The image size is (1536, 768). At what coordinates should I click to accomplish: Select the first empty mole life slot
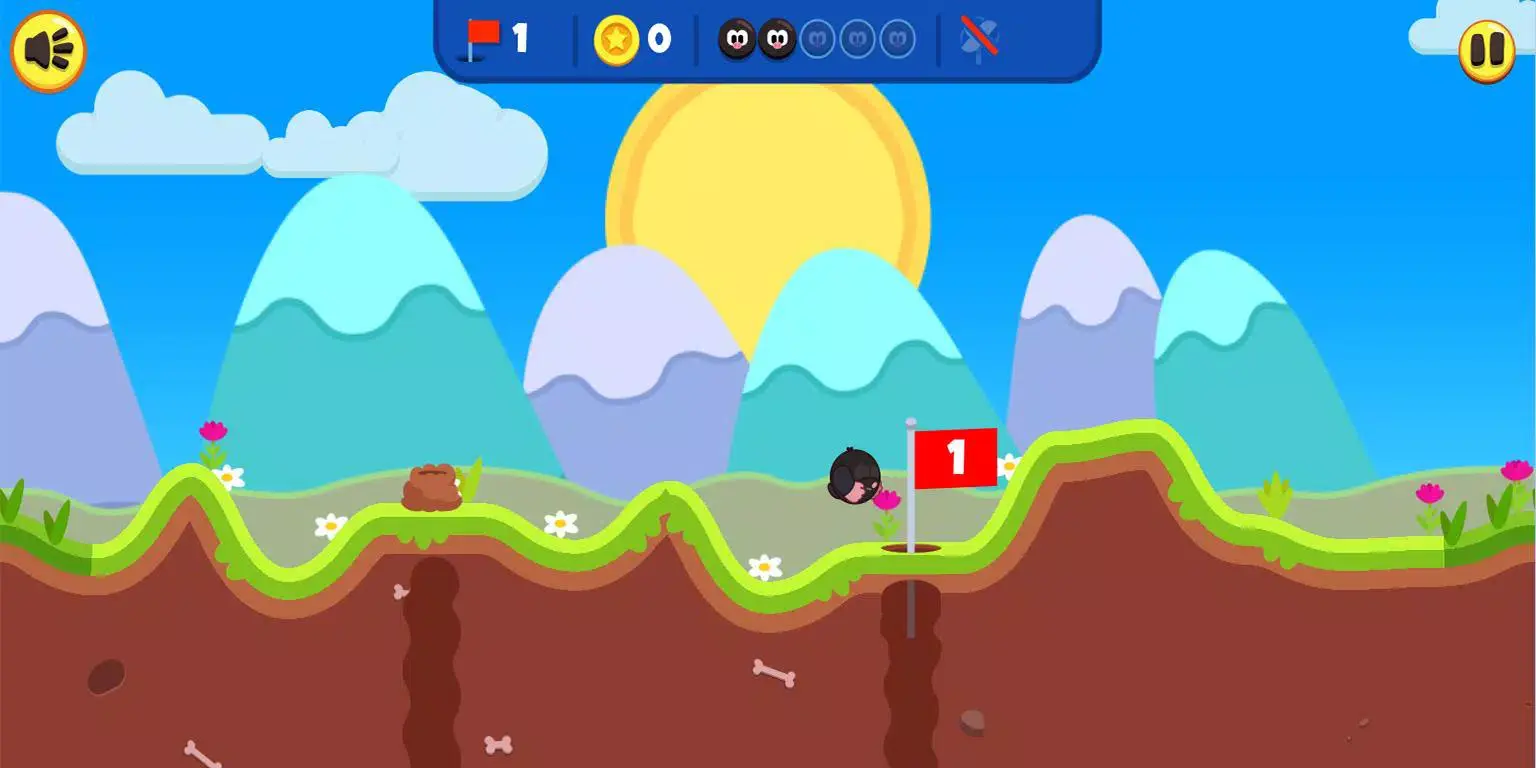819,38
